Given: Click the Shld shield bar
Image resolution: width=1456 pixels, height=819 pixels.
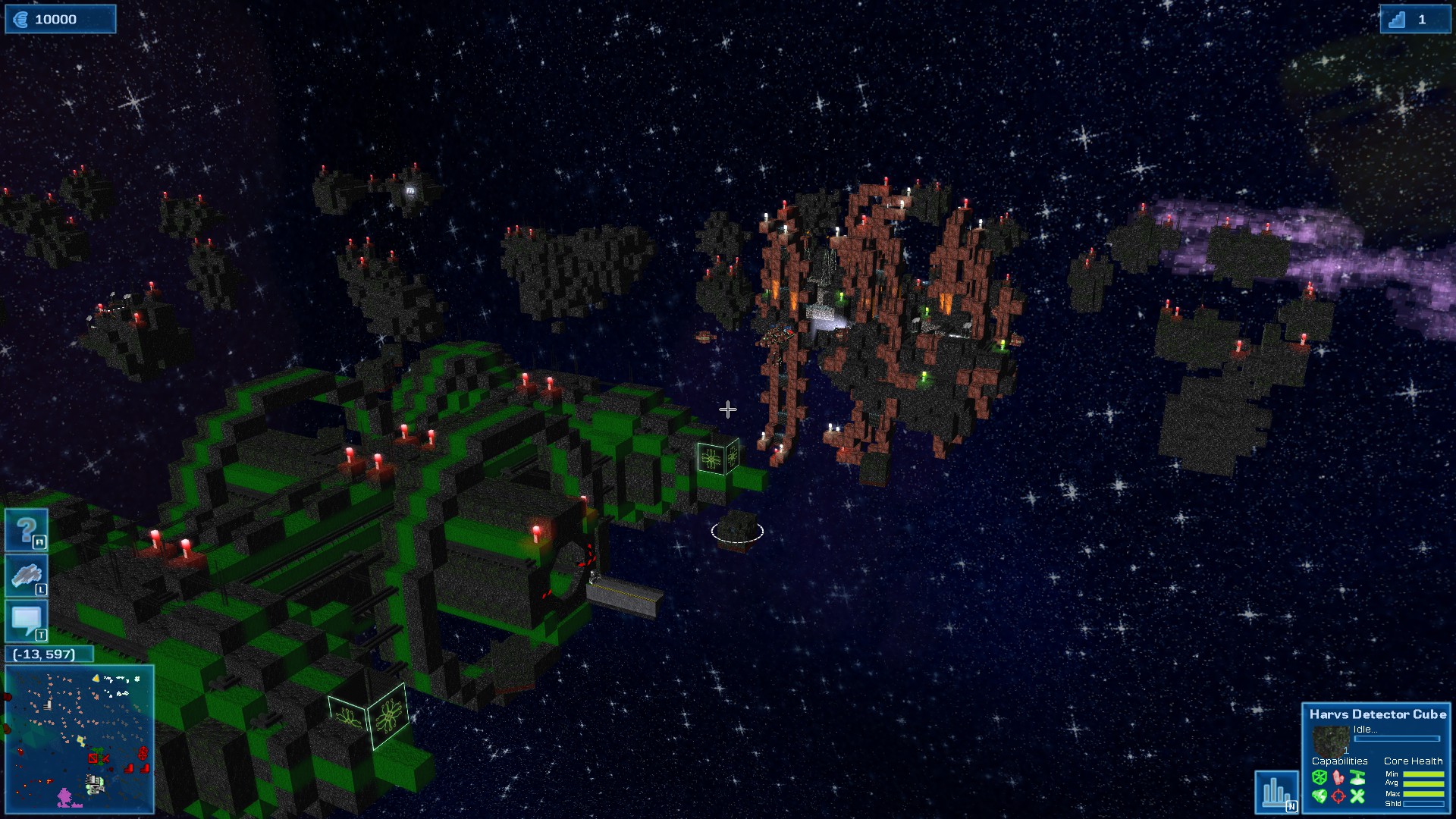Looking at the screenshot, I should pyautogui.click(x=1423, y=804).
